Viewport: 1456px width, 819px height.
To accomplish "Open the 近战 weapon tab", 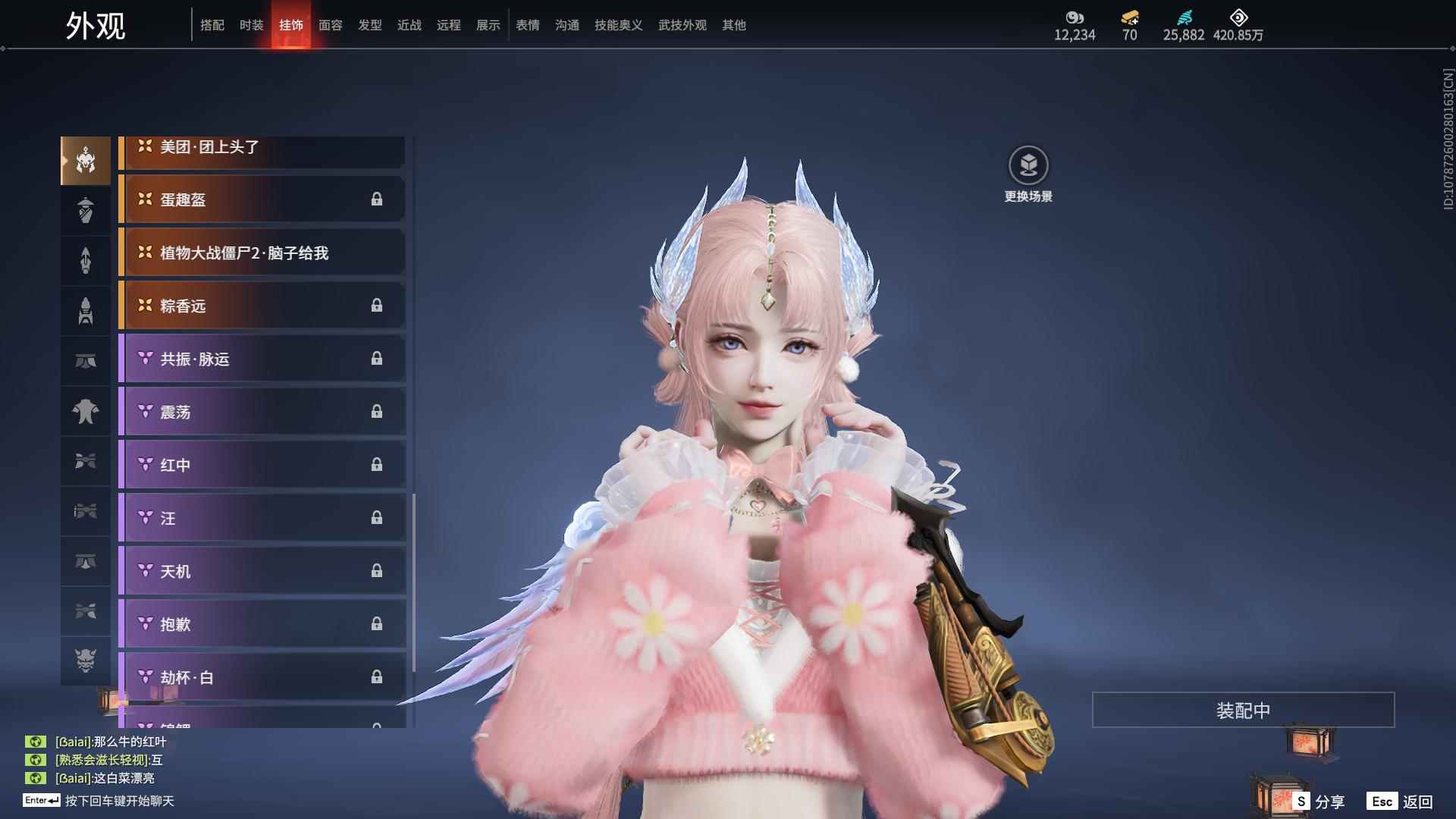I will click(x=409, y=25).
